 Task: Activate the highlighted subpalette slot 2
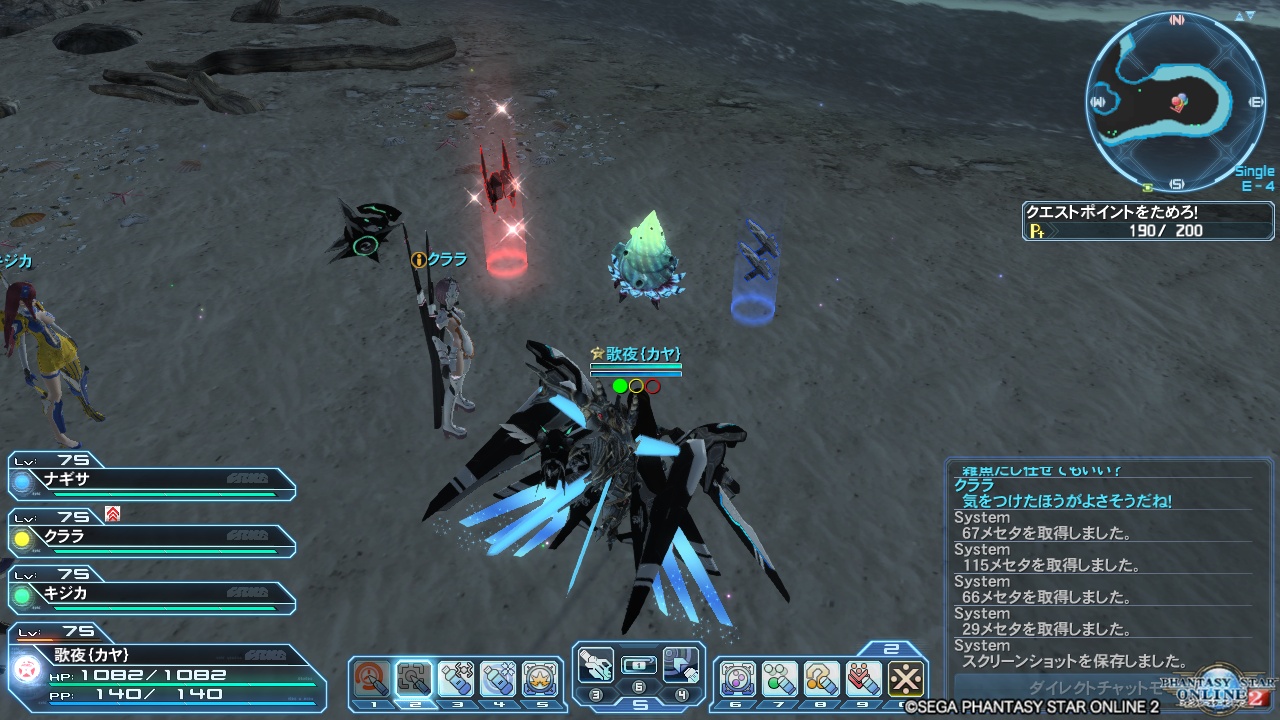pos(414,679)
